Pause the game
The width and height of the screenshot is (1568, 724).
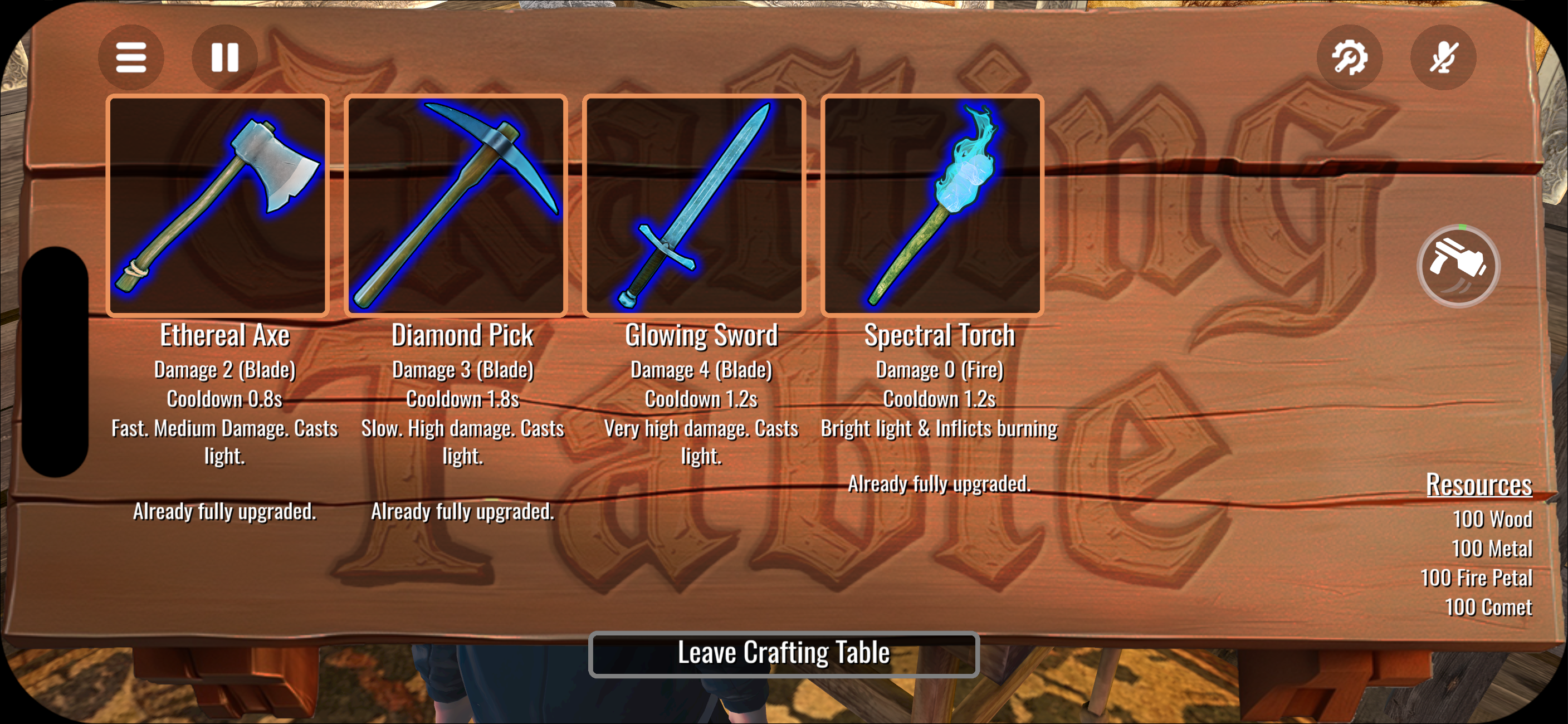(x=224, y=58)
